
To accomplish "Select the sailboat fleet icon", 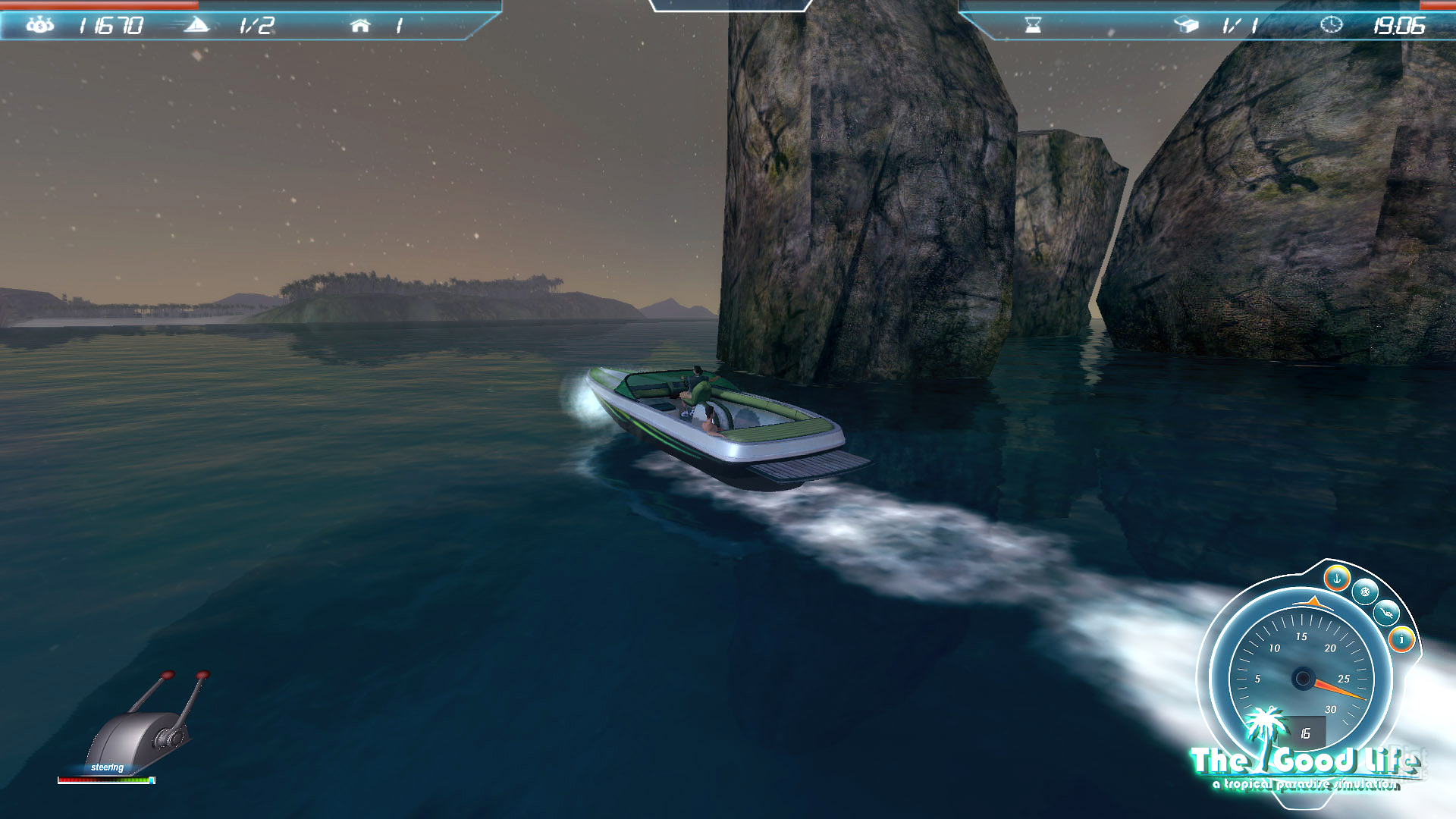I will [x=196, y=26].
